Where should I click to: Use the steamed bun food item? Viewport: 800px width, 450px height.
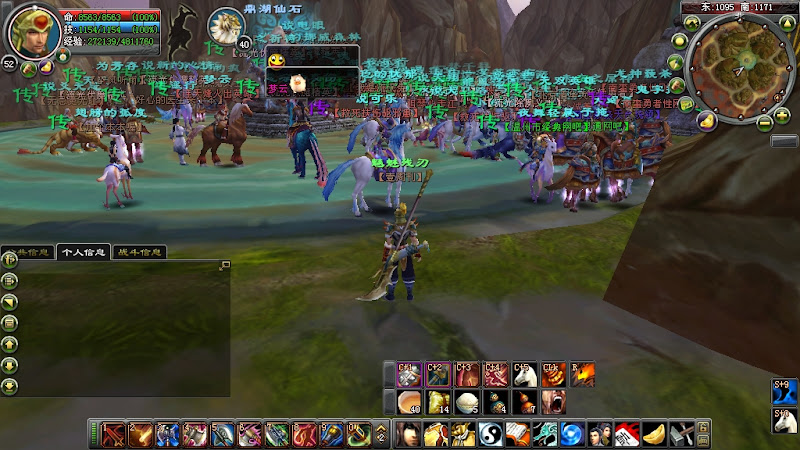pos(465,402)
